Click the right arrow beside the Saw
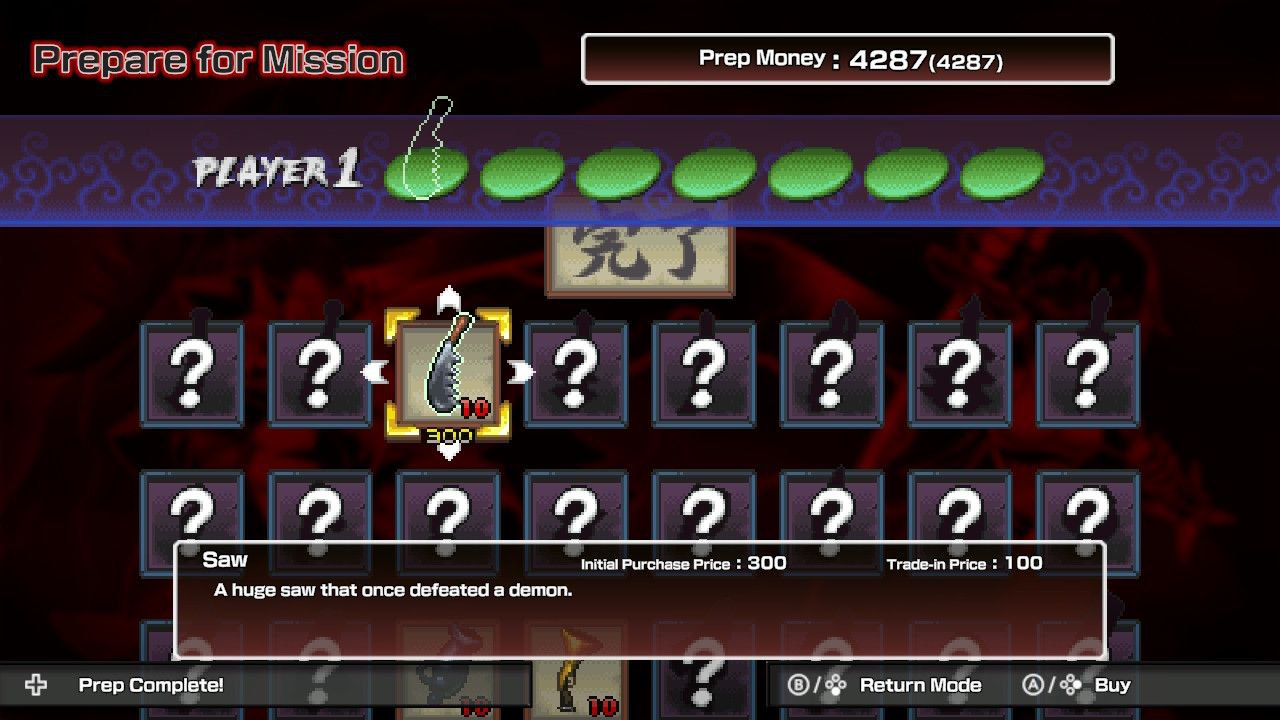 (x=520, y=373)
